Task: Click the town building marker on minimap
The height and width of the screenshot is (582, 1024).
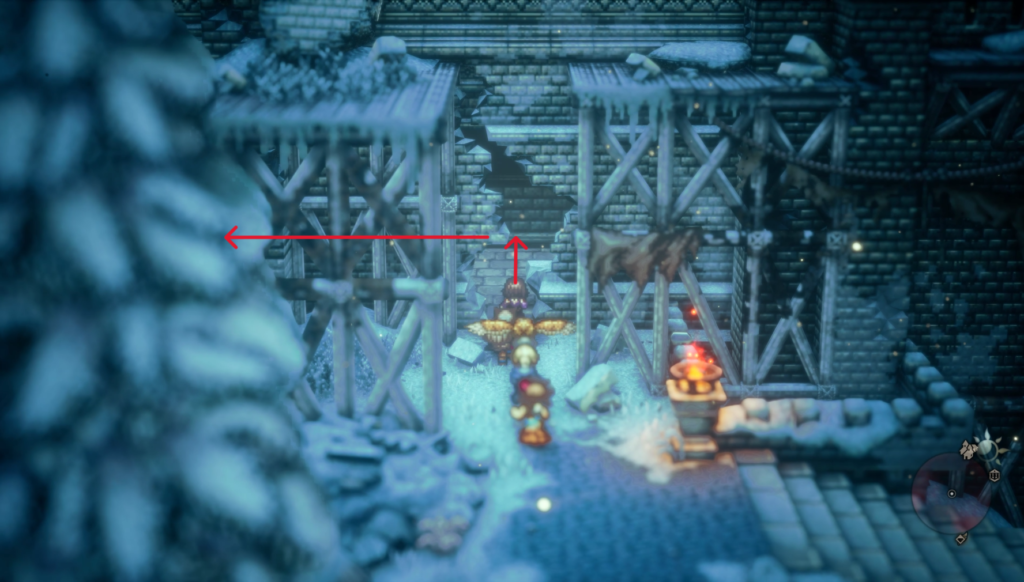Action: 968,448
